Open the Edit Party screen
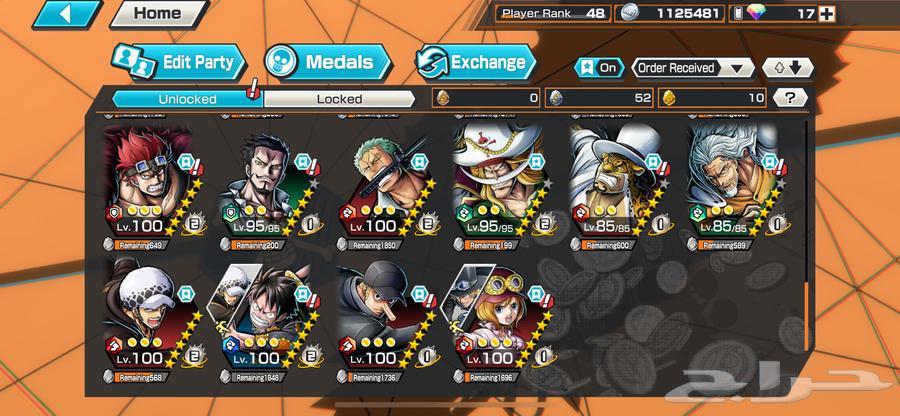Viewport: 900px width, 416px height. [179, 61]
